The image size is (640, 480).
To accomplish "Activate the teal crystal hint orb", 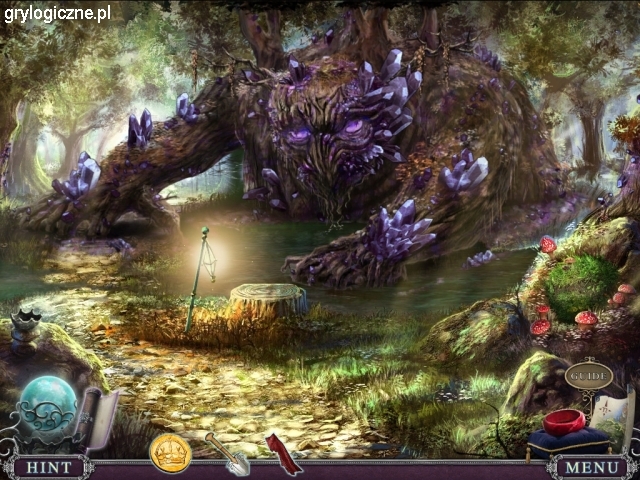I will (x=46, y=405).
